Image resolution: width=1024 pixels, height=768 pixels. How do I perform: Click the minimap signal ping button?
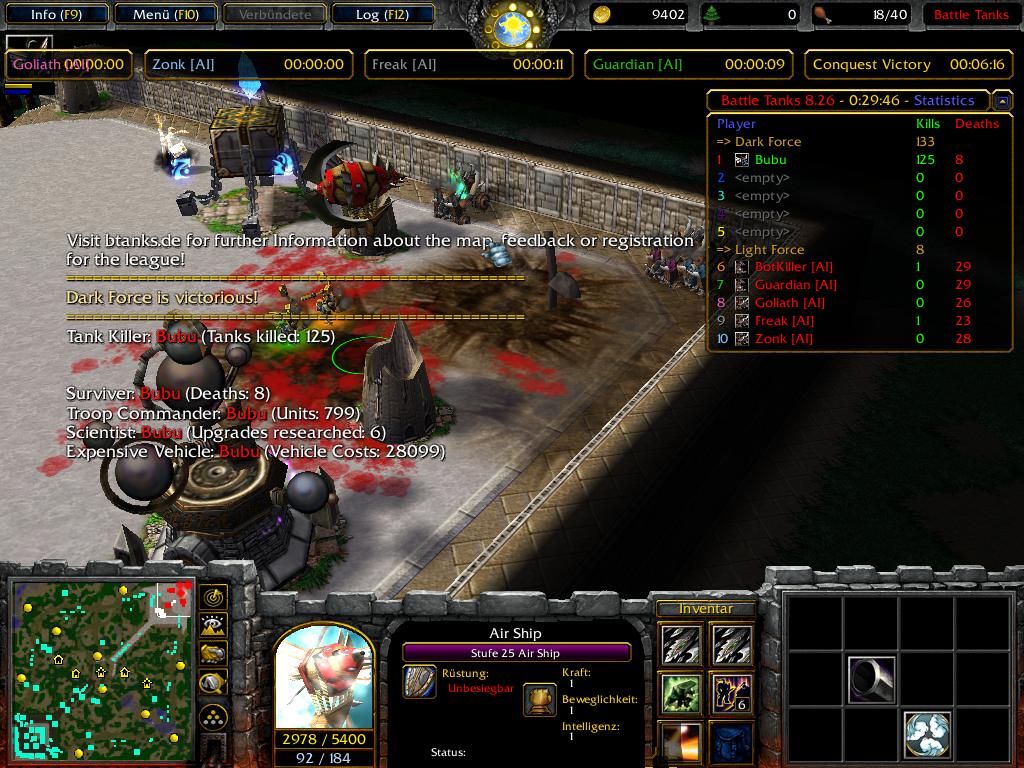[x=213, y=598]
